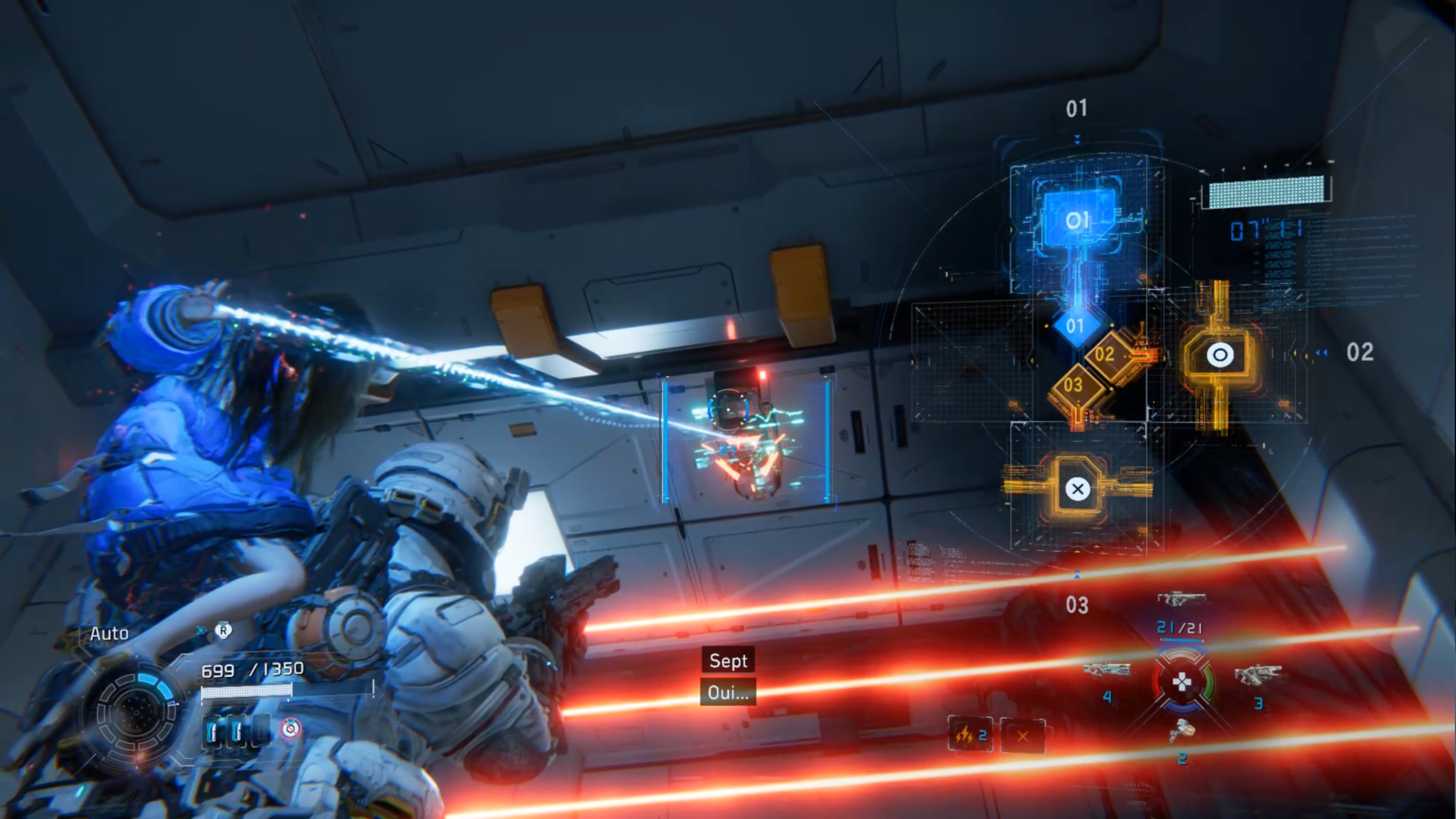The width and height of the screenshot is (1456, 819).
Task: Click the weapon wheel center d-pad
Action: (x=1182, y=682)
